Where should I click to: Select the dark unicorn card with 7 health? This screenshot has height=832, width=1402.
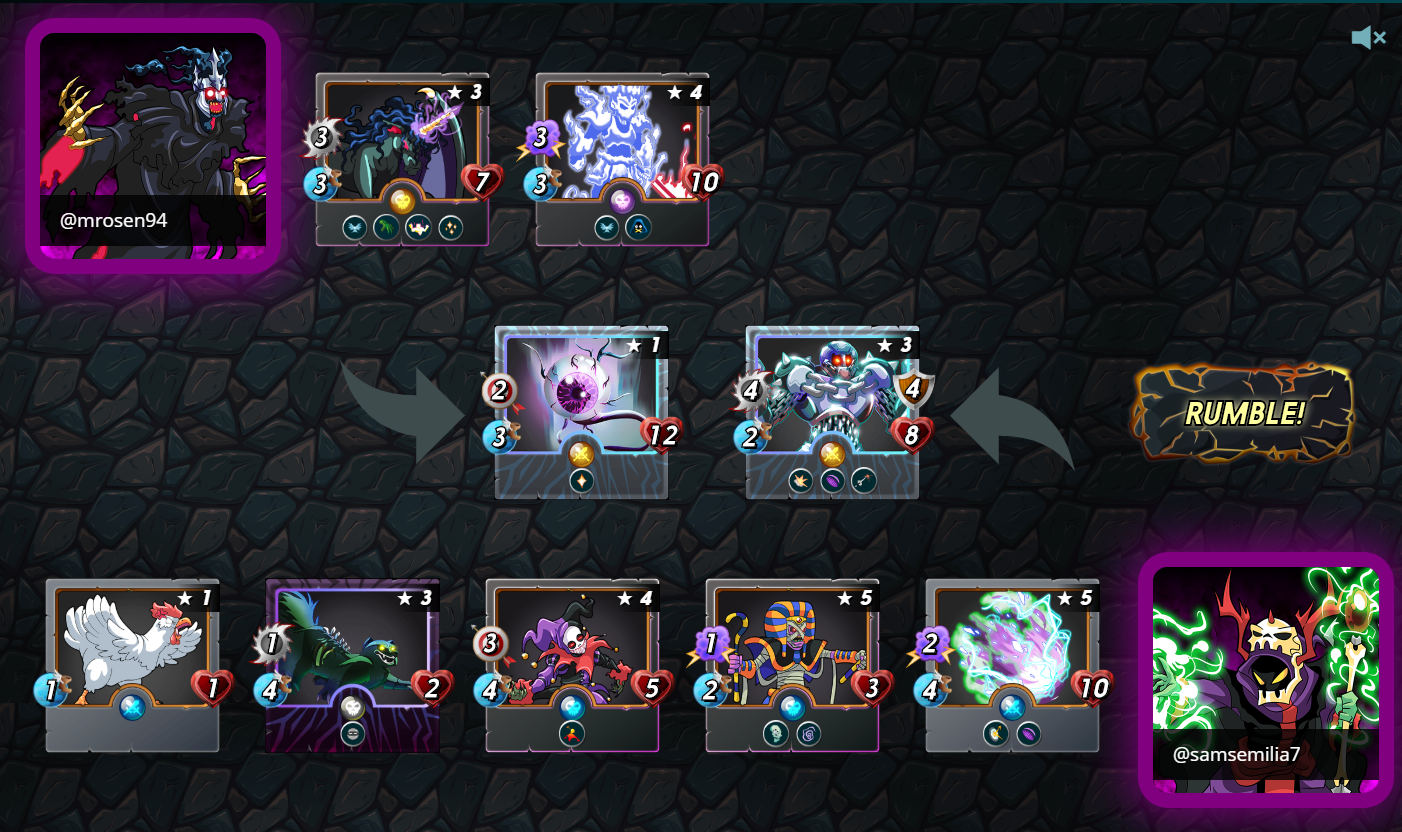click(x=402, y=159)
